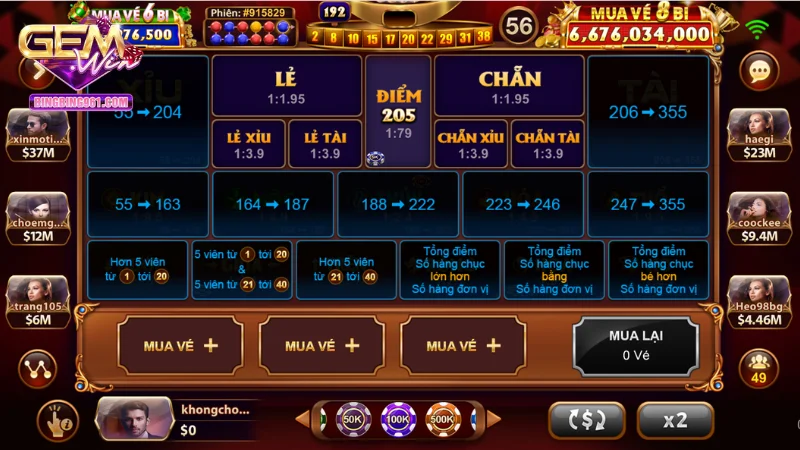Open the chat bubble icon
The image size is (800, 450).
click(759, 70)
